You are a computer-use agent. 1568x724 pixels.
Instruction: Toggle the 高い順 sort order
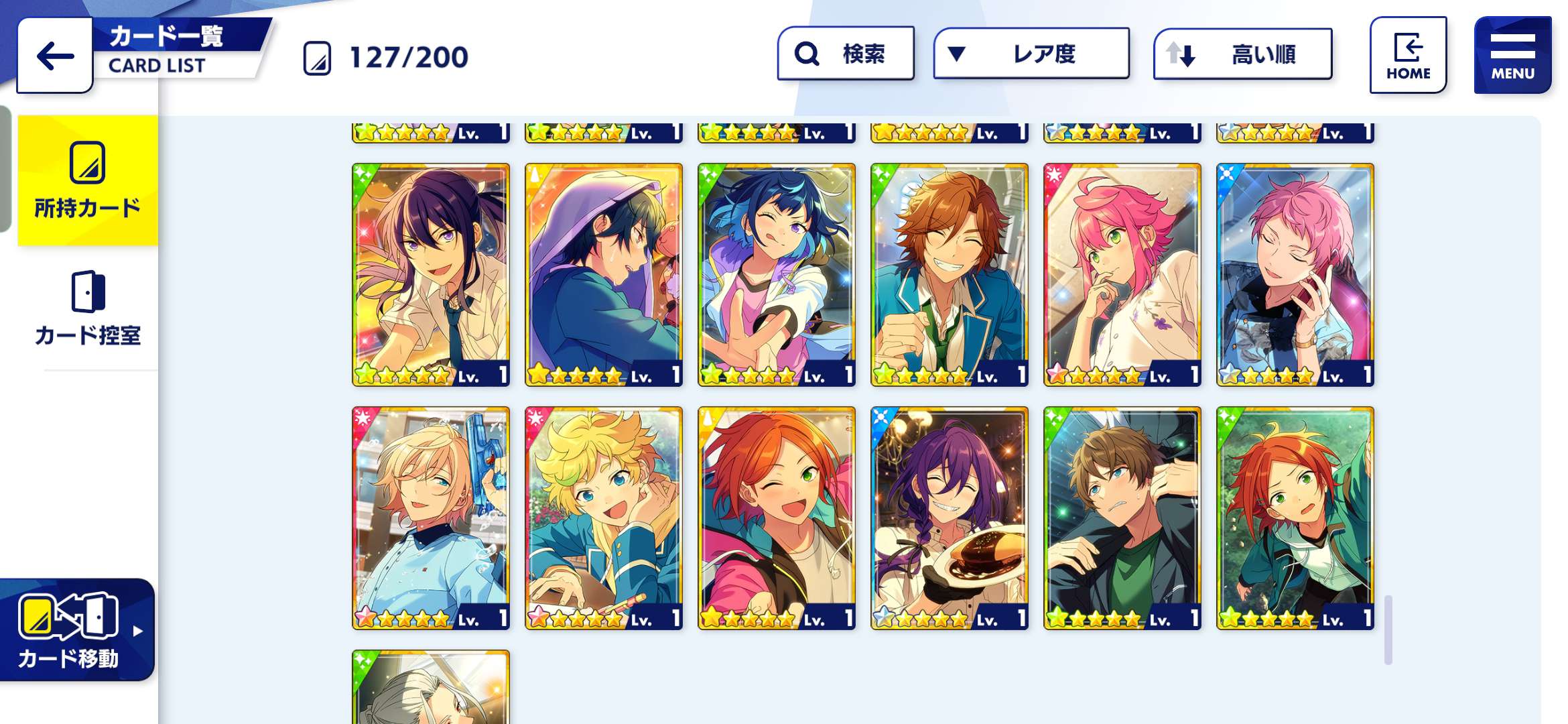point(1242,54)
